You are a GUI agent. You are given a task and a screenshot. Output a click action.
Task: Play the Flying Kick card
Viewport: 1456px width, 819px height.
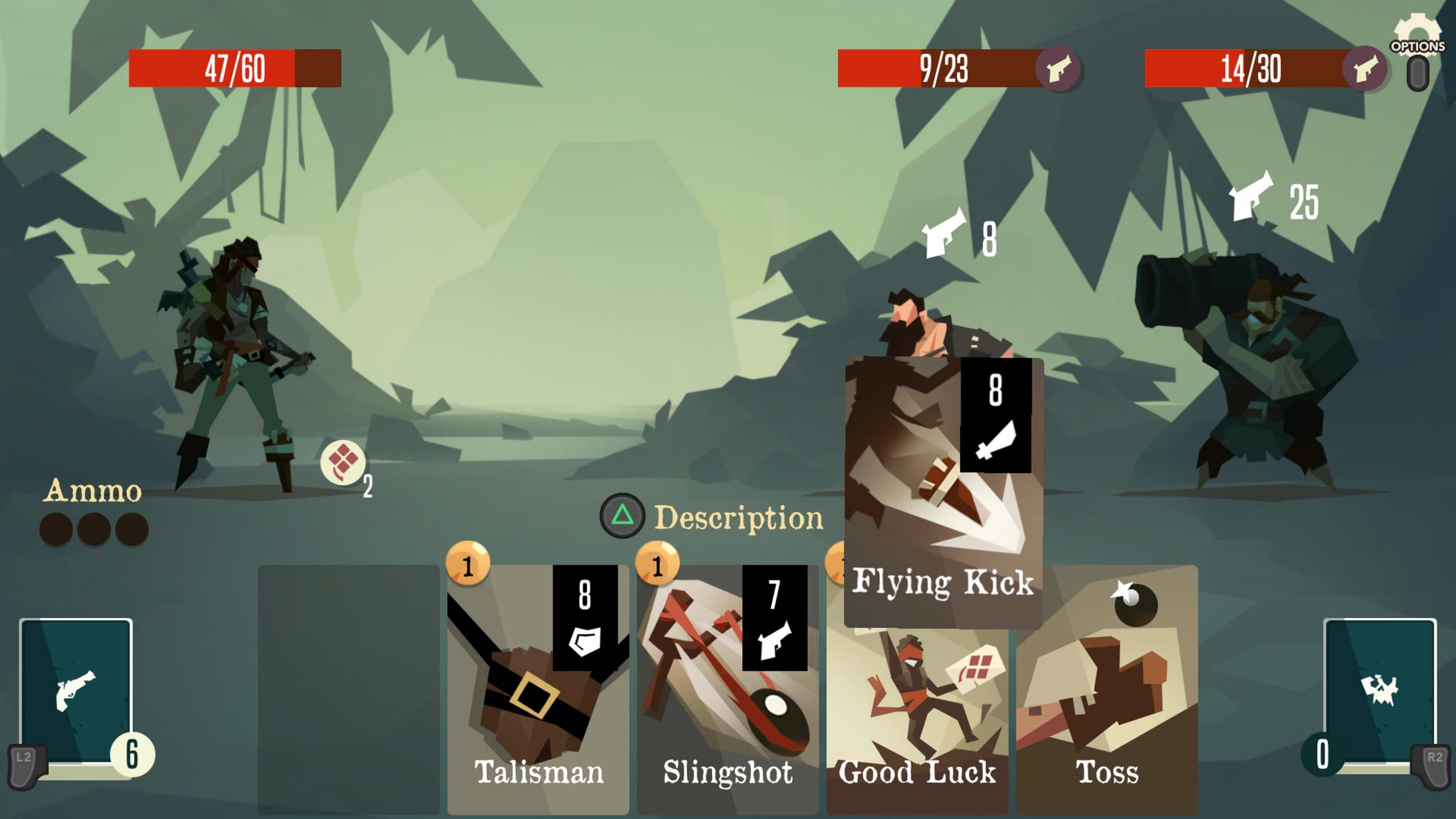click(x=943, y=492)
